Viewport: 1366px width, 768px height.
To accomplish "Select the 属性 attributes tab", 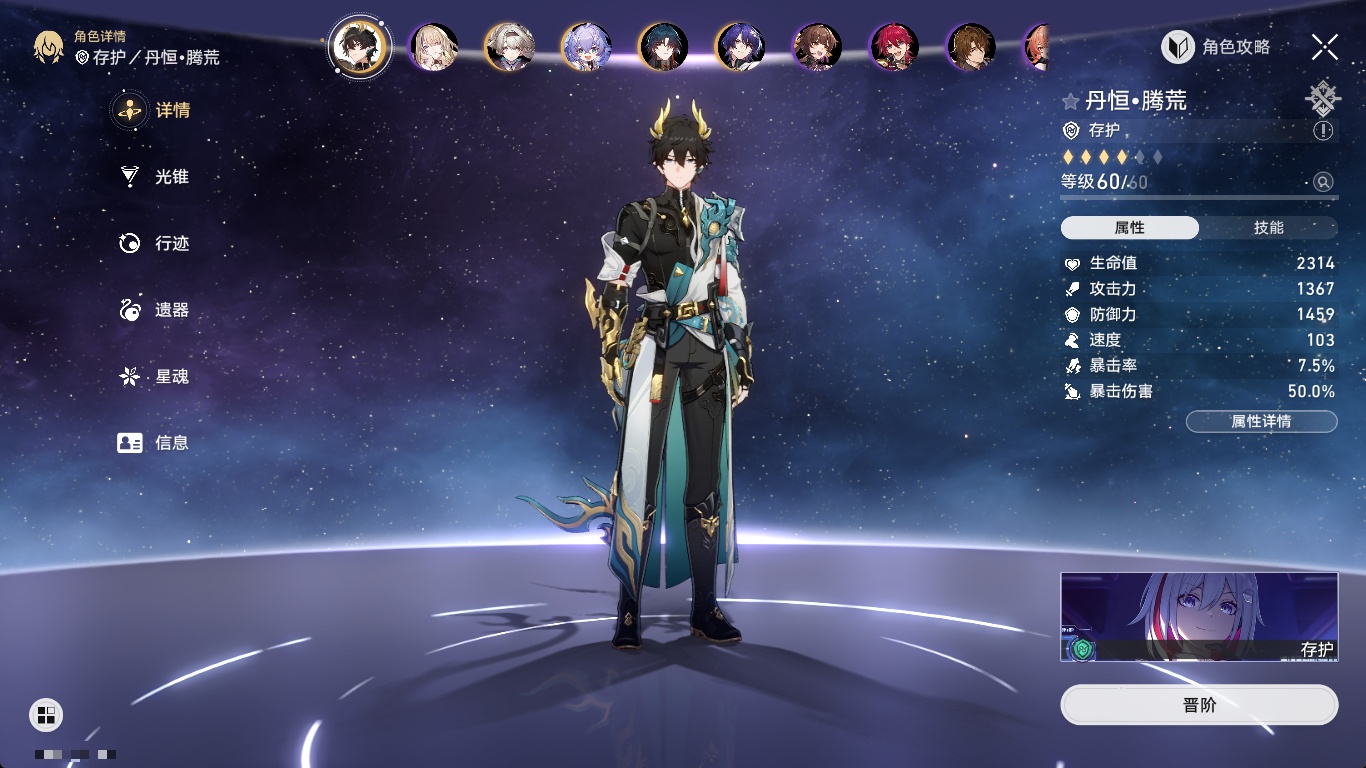I will (1130, 228).
